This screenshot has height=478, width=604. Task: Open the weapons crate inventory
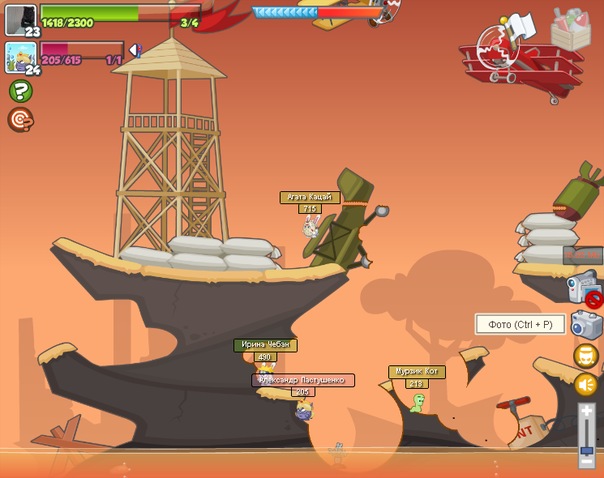(570, 28)
